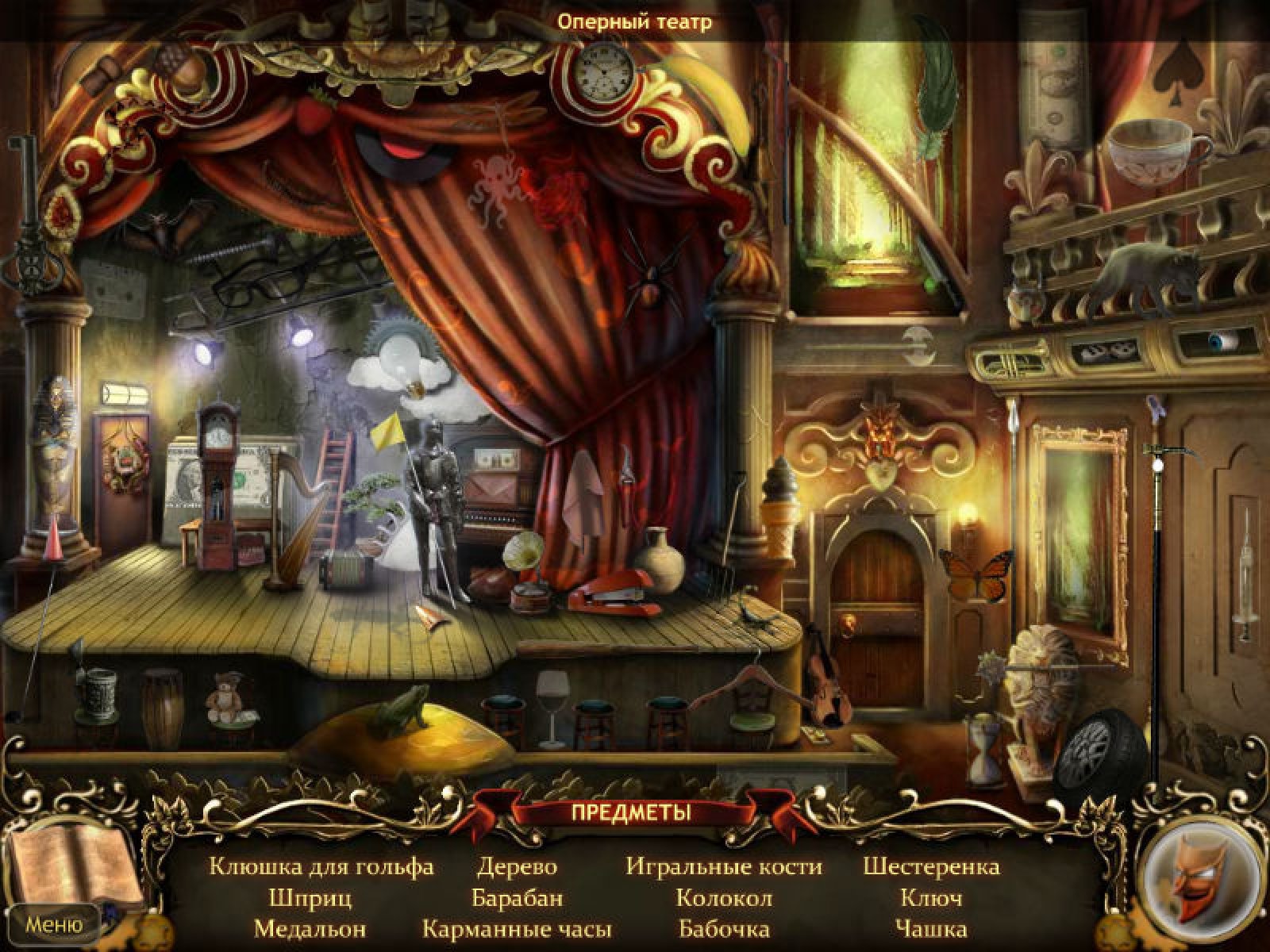Click 'Колокол' in the item list
Screen dimensions: 1270x952
(x=724, y=898)
